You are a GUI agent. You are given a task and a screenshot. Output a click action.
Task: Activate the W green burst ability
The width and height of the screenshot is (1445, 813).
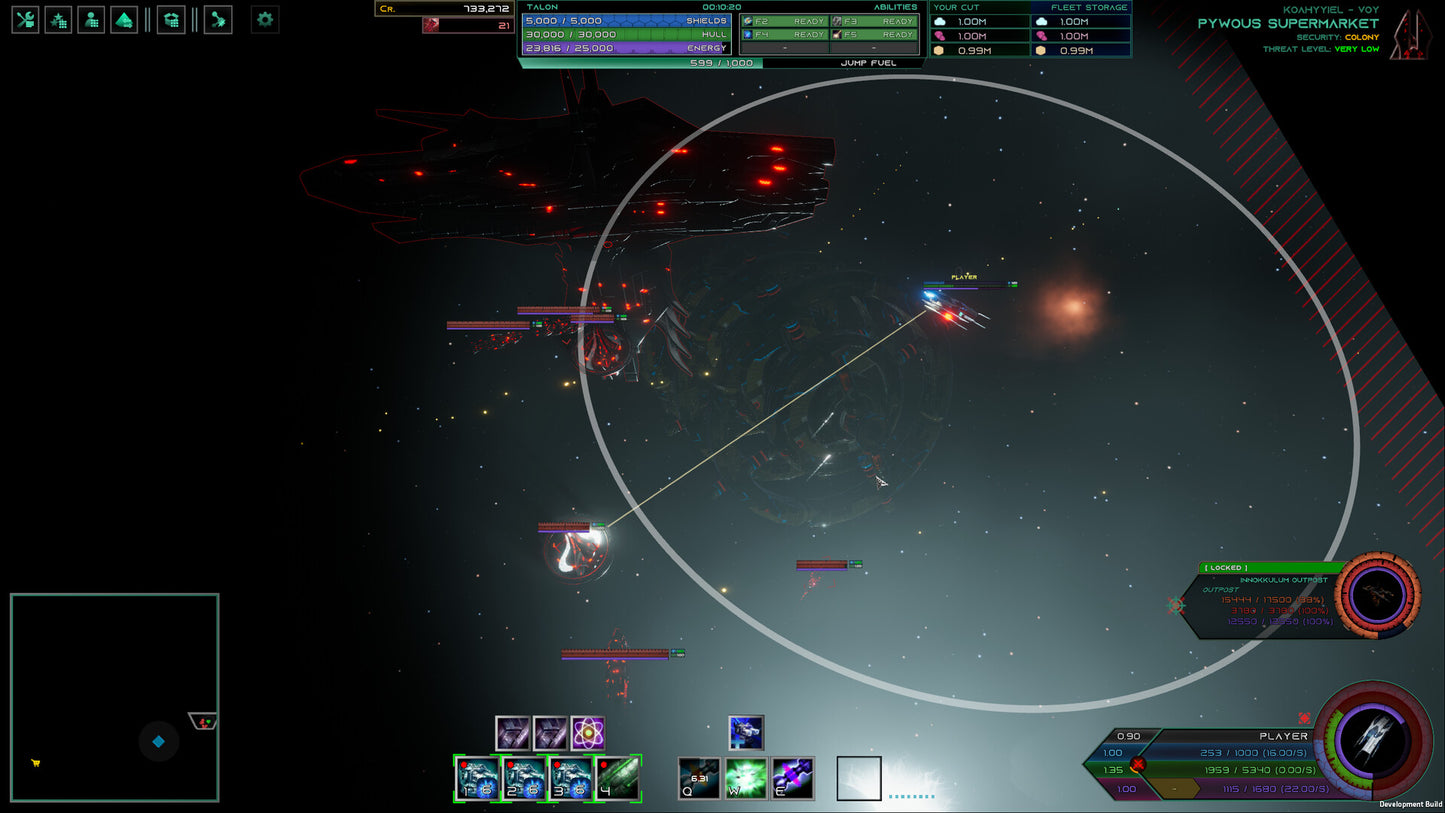[x=746, y=778]
